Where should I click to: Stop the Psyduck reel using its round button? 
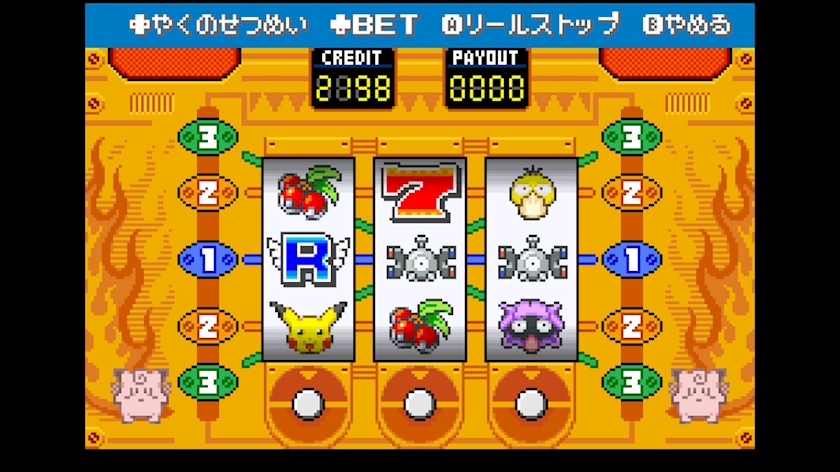pyautogui.click(x=531, y=402)
